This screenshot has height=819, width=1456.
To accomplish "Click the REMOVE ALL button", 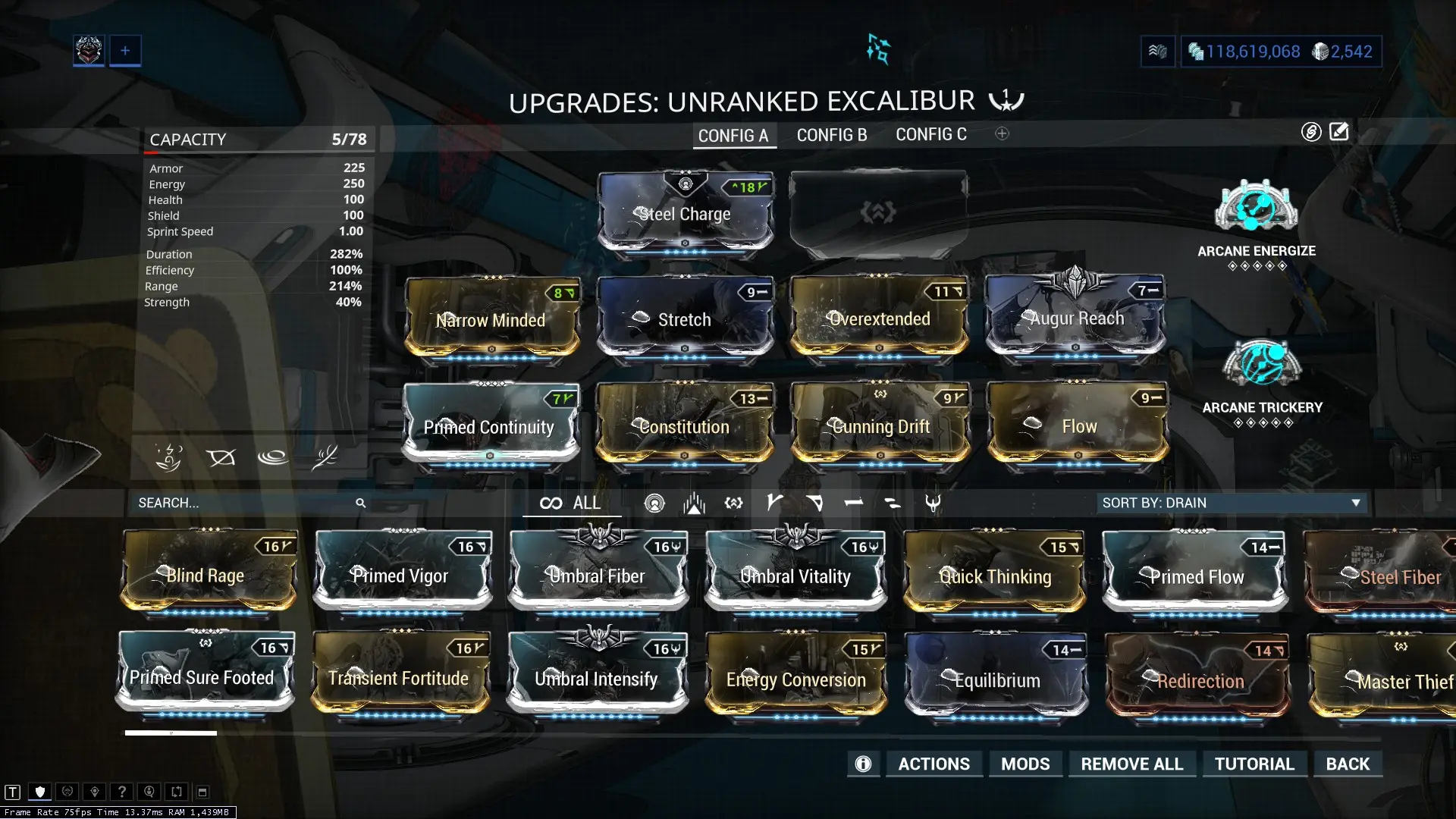I will tap(1131, 764).
